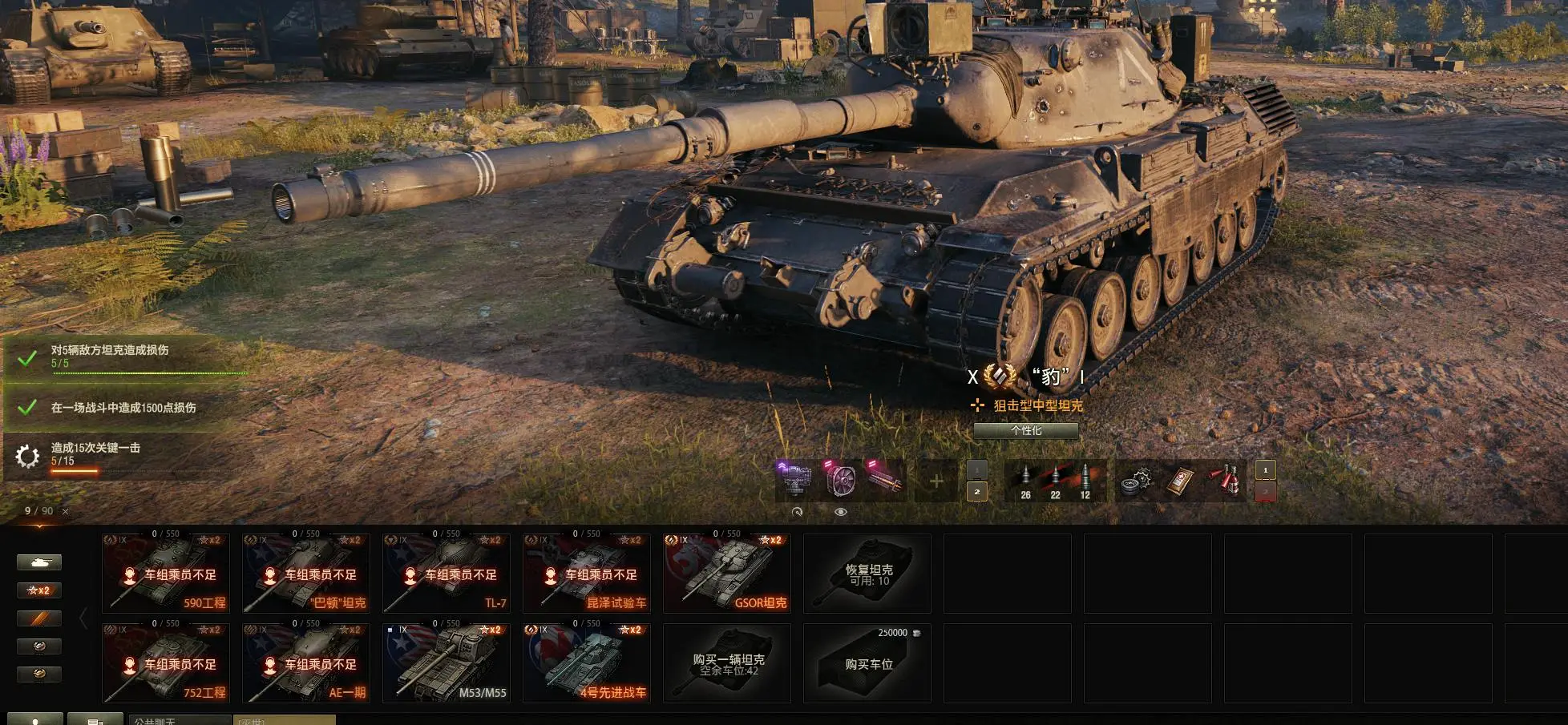Pick the 昆泽试验车 tank tile
This screenshot has height=725, width=1568.
(587, 574)
